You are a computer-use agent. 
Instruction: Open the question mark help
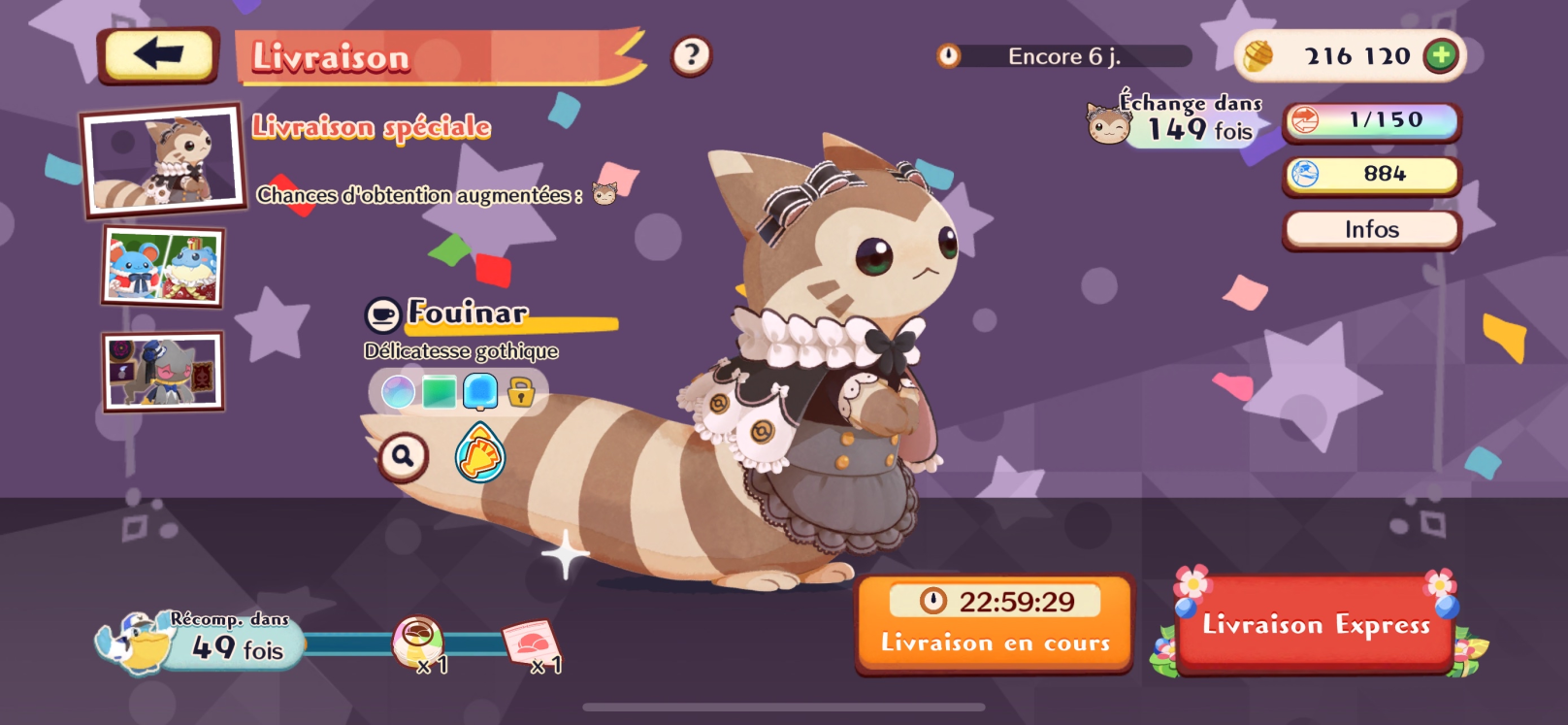coord(691,56)
